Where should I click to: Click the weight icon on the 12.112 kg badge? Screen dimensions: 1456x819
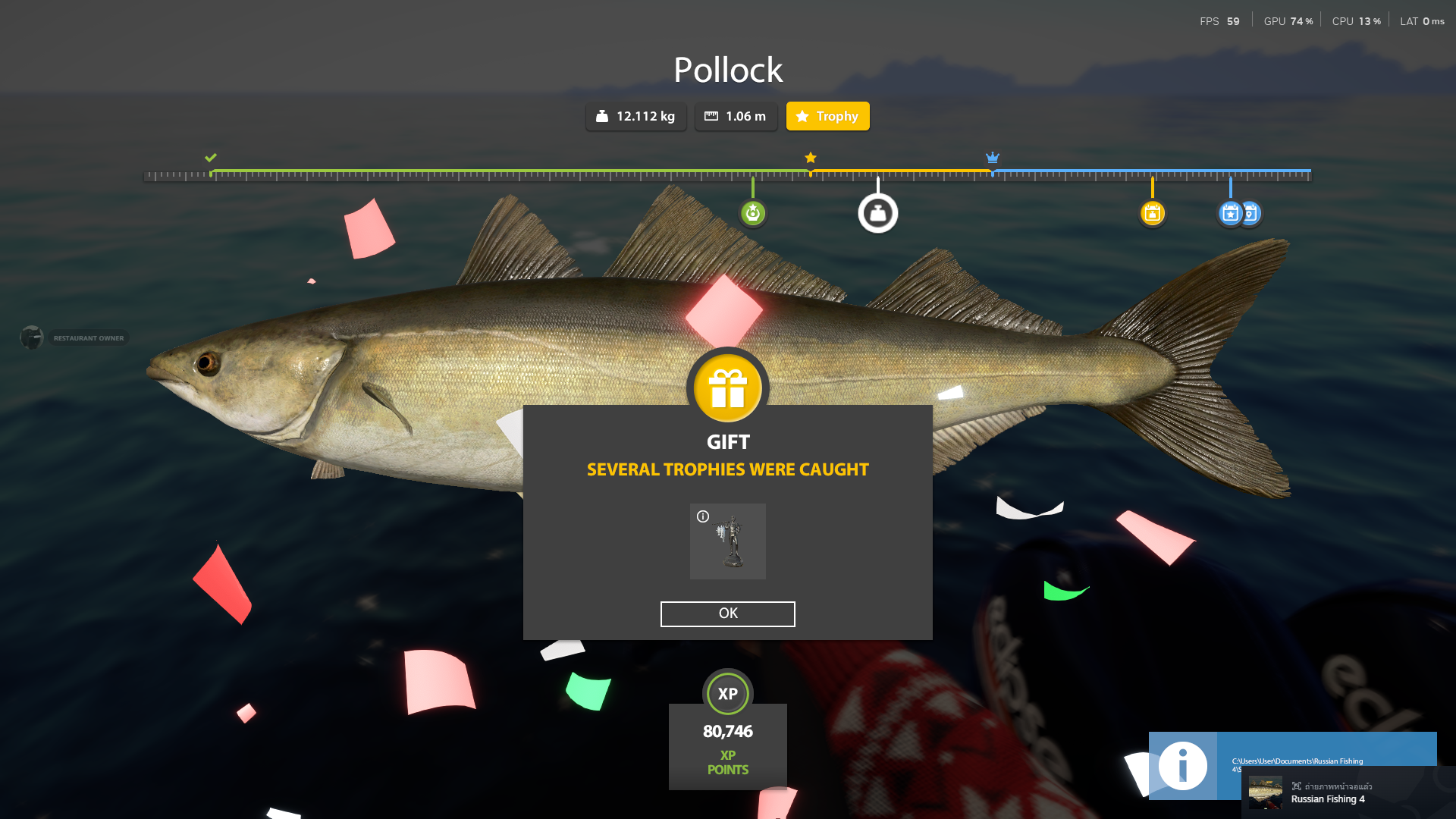point(601,116)
